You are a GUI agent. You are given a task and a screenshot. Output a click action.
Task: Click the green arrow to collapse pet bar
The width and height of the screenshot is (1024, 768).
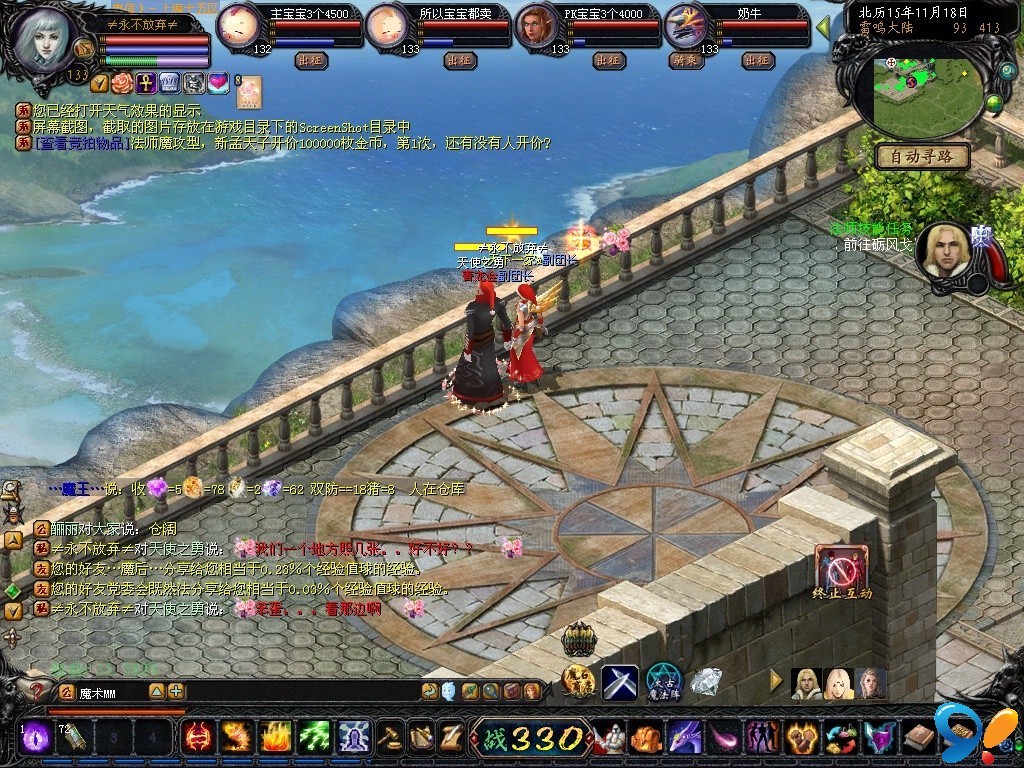click(823, 27)
